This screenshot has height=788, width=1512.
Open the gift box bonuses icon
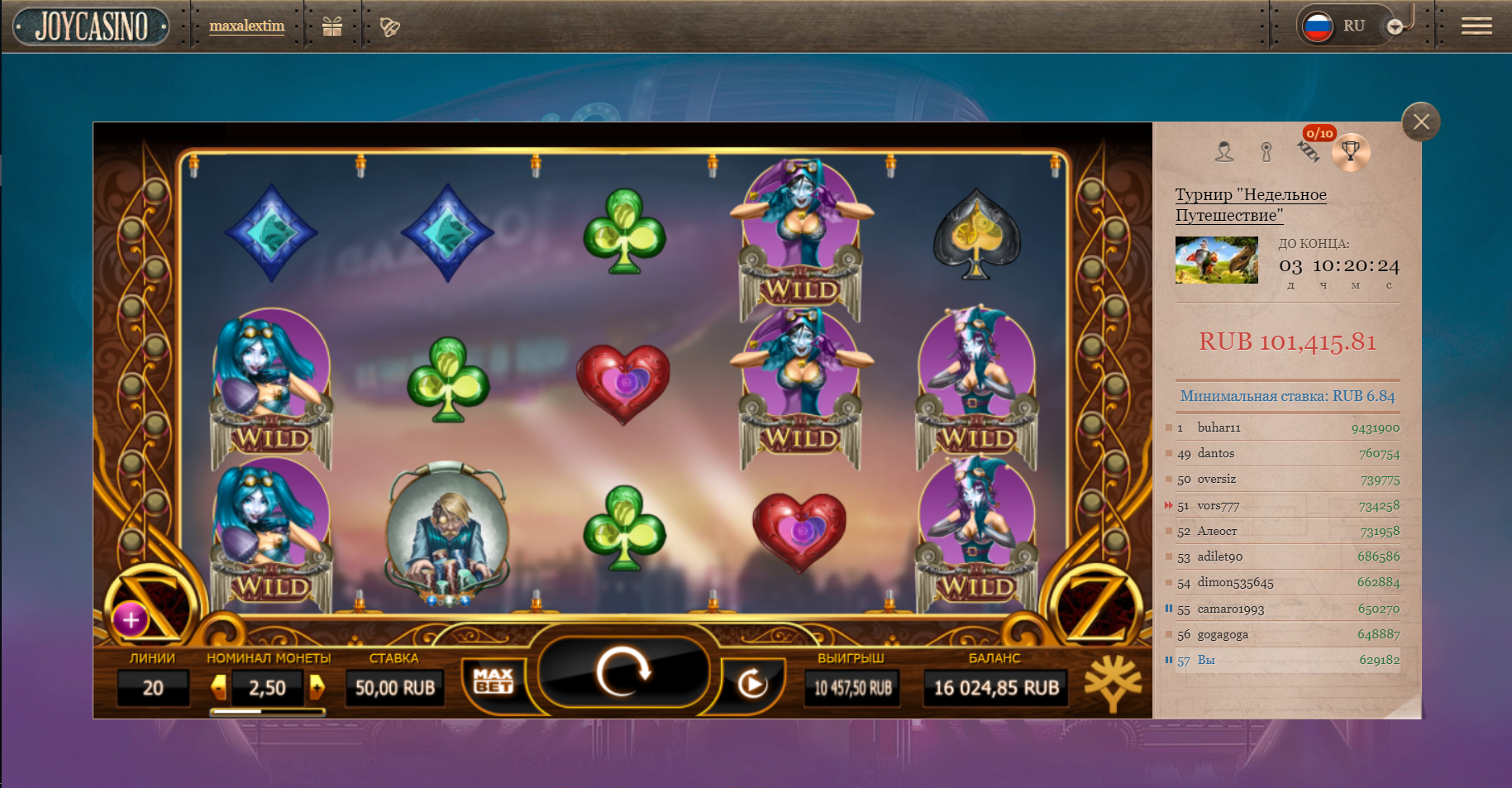(x=332, y=26)
